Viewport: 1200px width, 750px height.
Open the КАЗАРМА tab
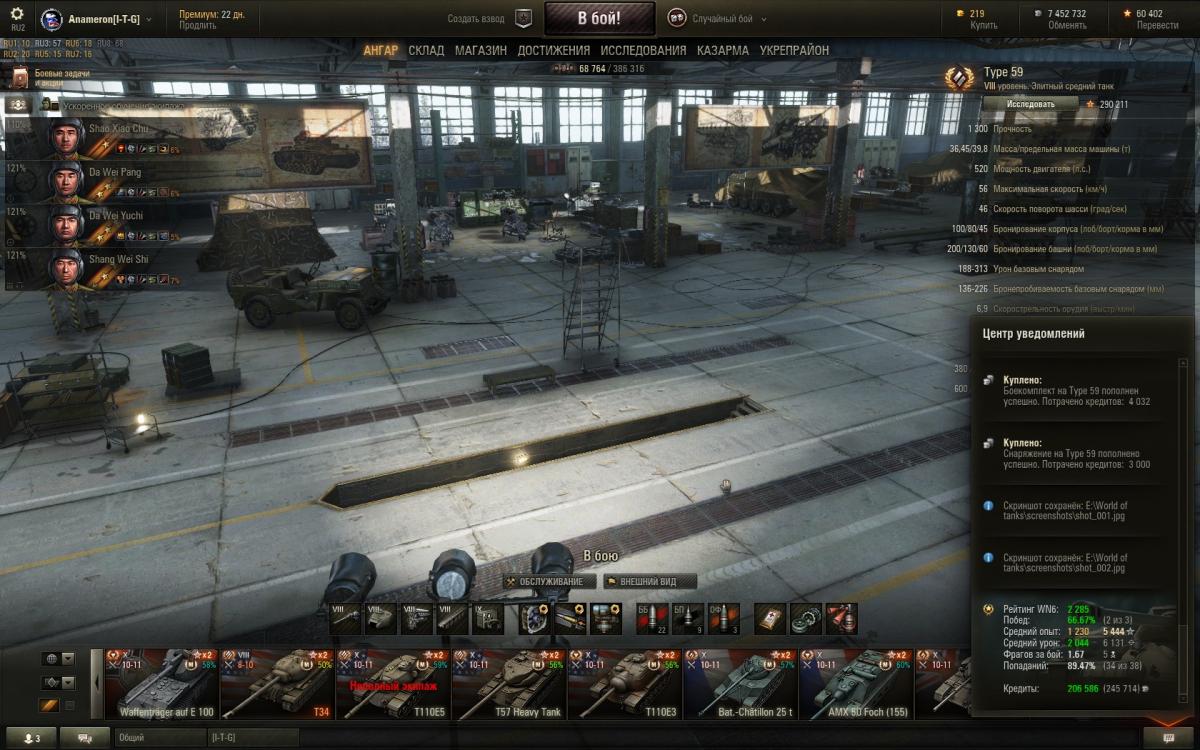pyautogui.click(x=723, y=50)
